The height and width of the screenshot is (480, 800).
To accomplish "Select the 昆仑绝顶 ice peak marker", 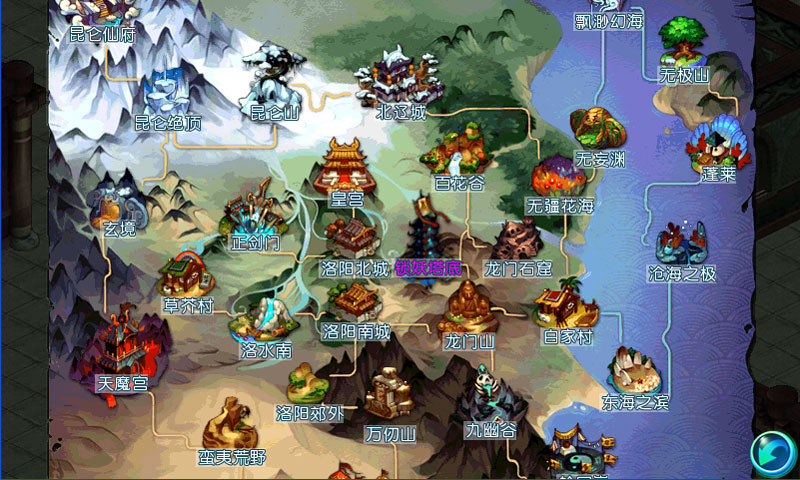I will pyautogui.click(x=168, y=96).
